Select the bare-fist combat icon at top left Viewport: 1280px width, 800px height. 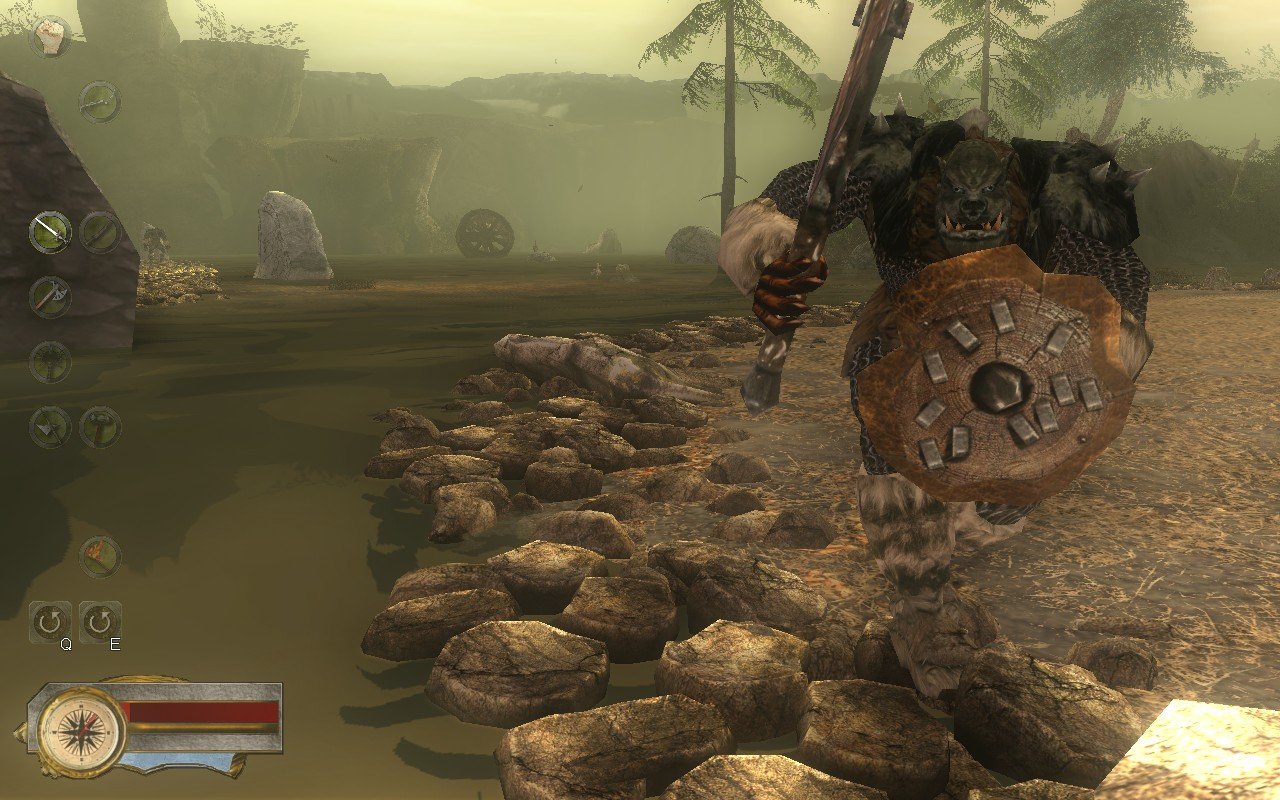pos(48,38)
